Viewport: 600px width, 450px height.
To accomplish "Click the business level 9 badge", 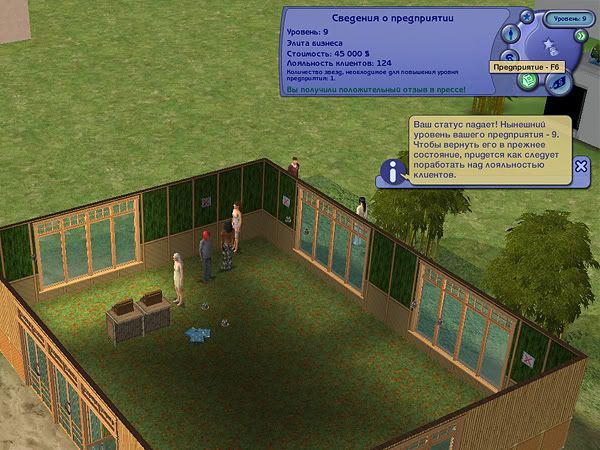I will [x=571, y=17].
